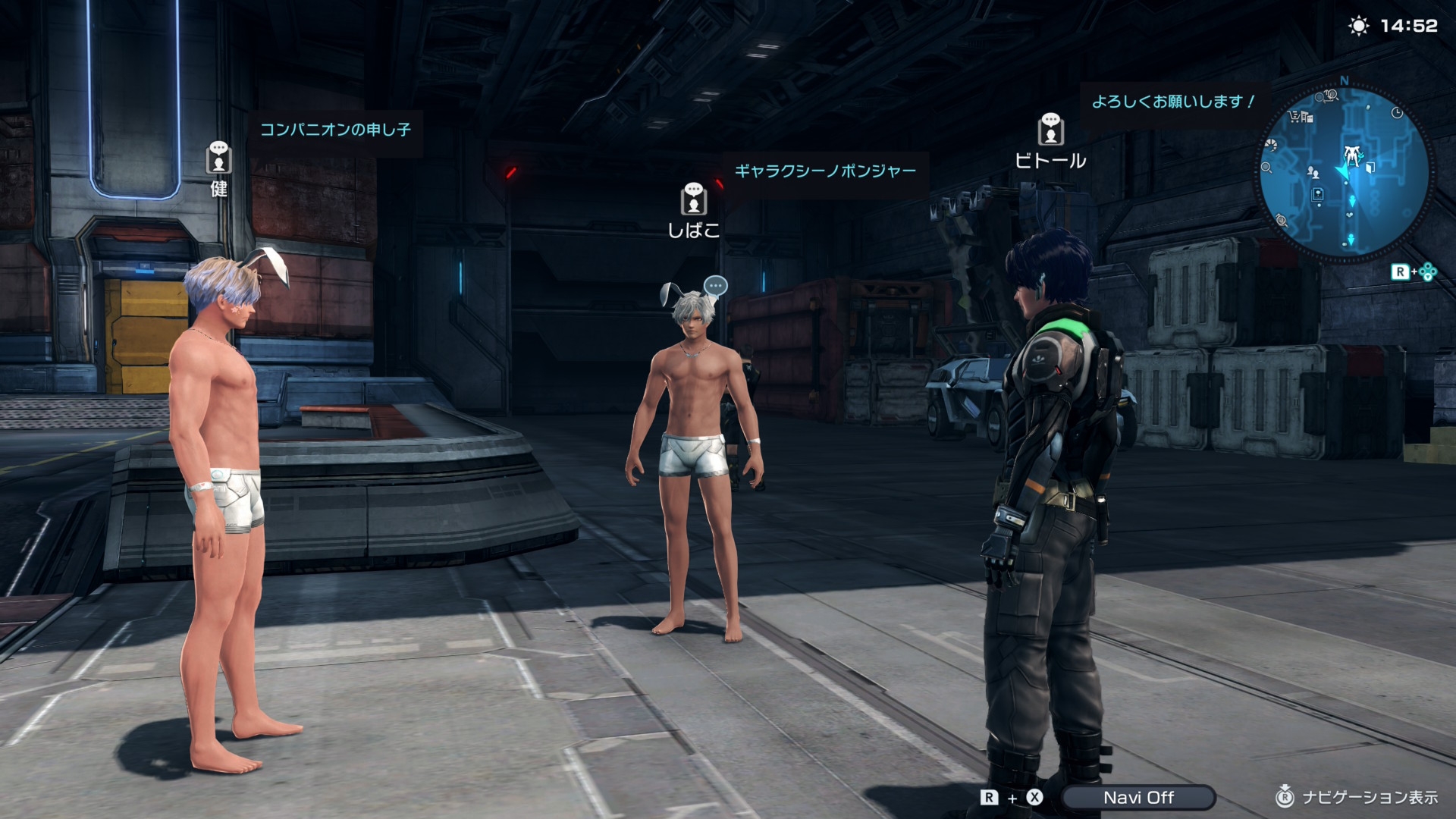The image size is (1456, 819).
Task: Choose the two-person marker on minimap
Action: tap(1313, 173)
